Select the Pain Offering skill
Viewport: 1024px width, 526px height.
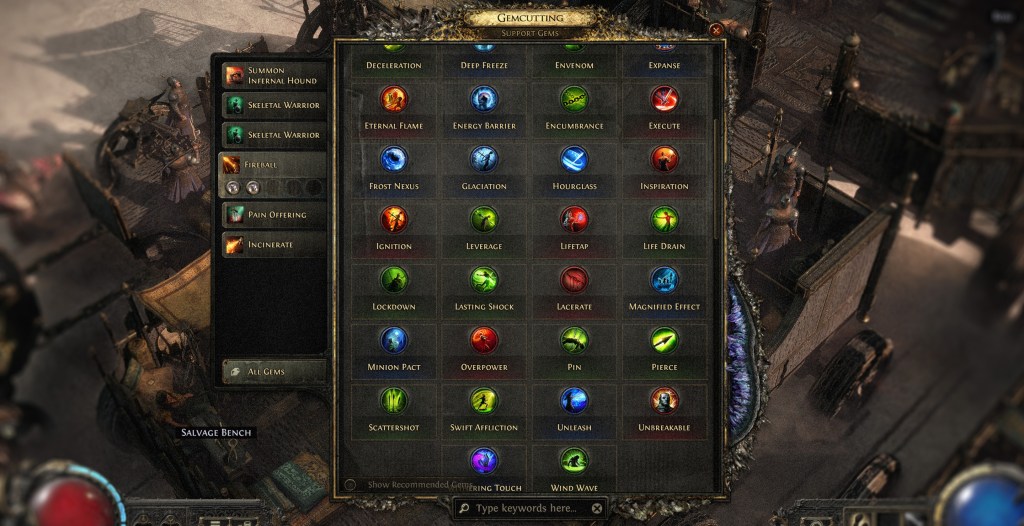click(x=273, y=214)
